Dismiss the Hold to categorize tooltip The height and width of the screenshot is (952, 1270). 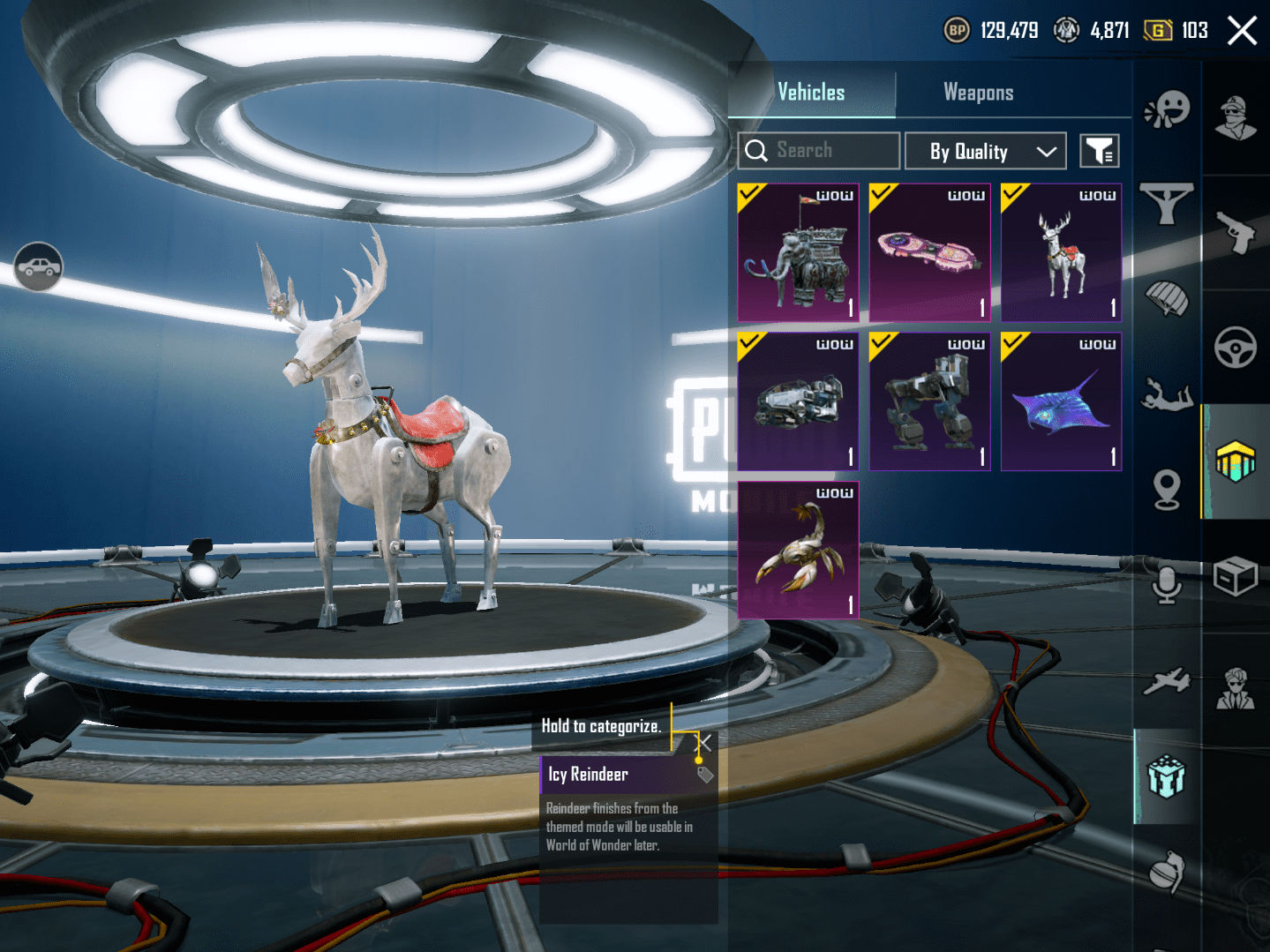703,742
